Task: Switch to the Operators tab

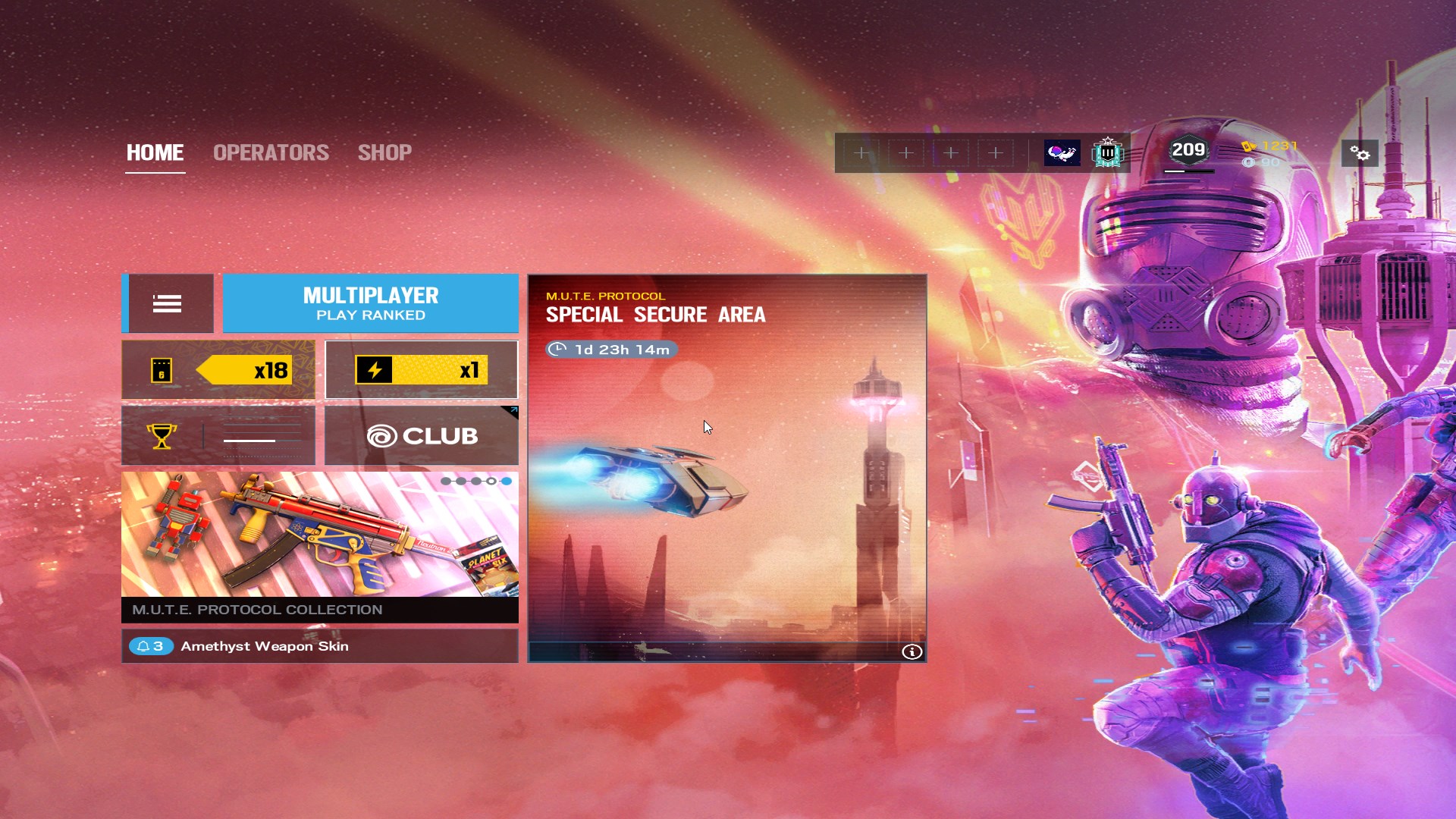Action: point(271,152)
